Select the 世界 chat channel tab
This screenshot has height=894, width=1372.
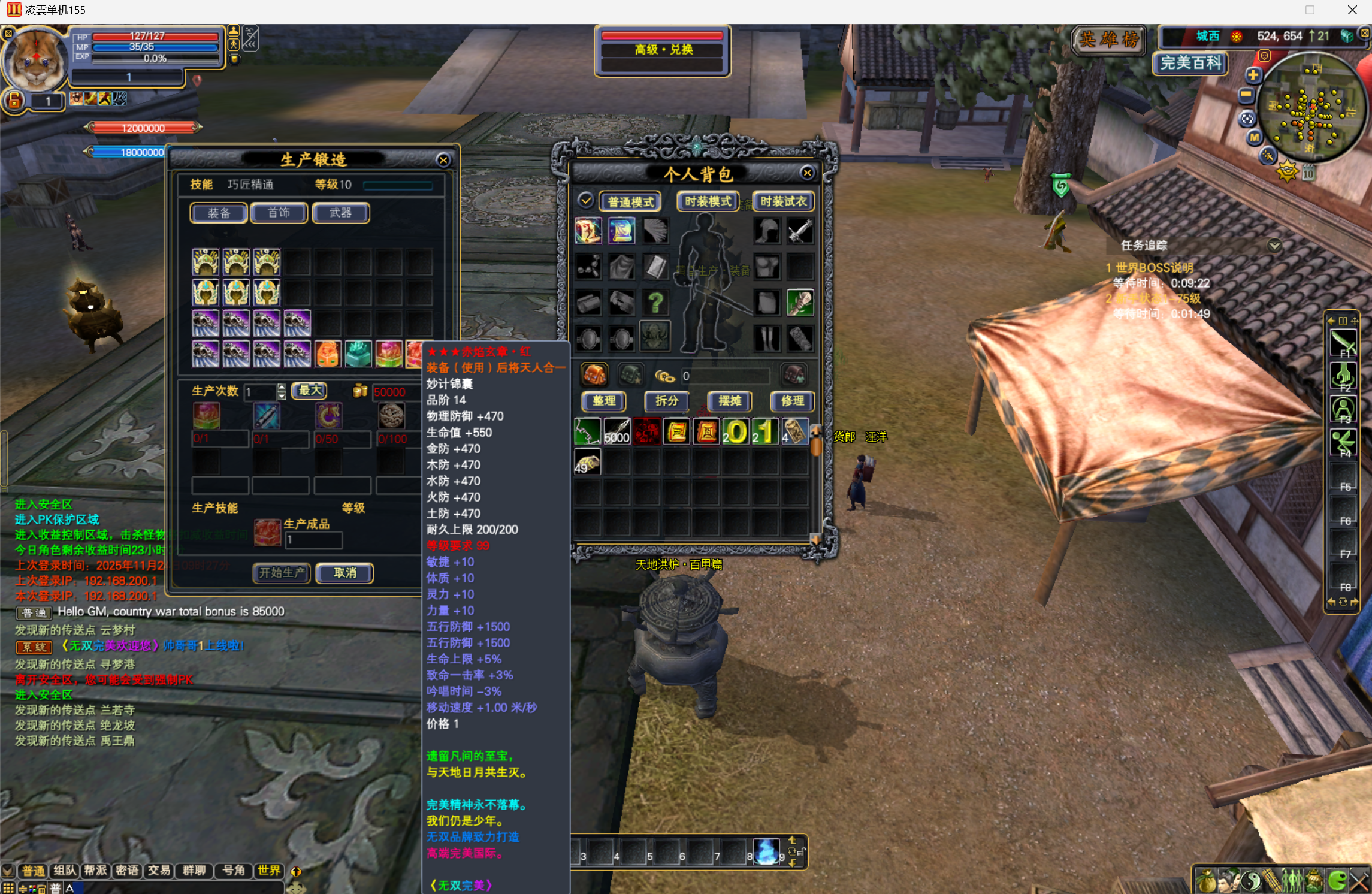click(269, 871)
